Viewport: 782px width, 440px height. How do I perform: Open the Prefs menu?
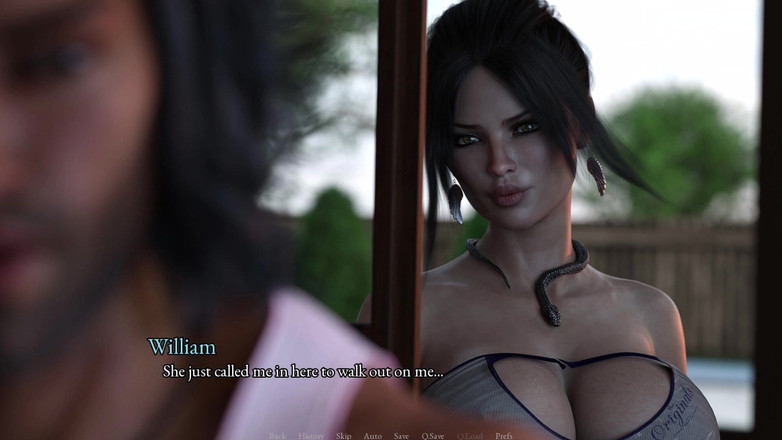(504, 436)
